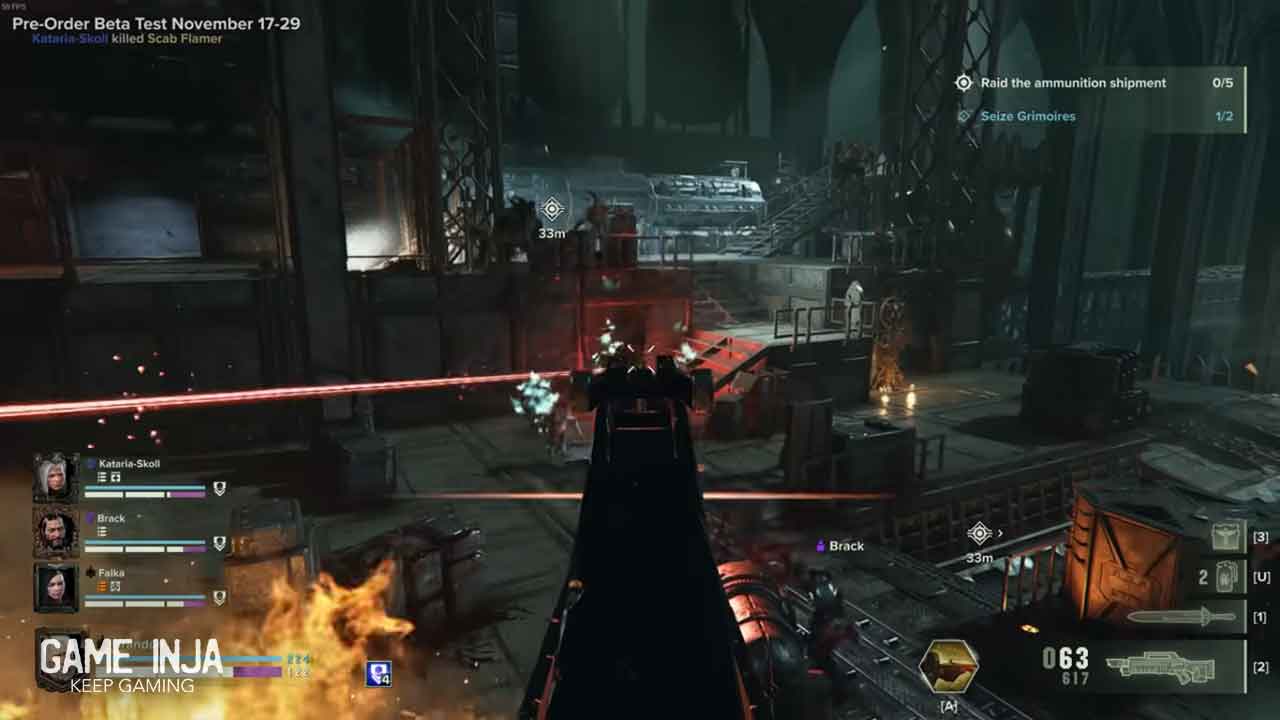
Task: Click Kataria-Skoll's teammate portrait
Action: [55, 477]
